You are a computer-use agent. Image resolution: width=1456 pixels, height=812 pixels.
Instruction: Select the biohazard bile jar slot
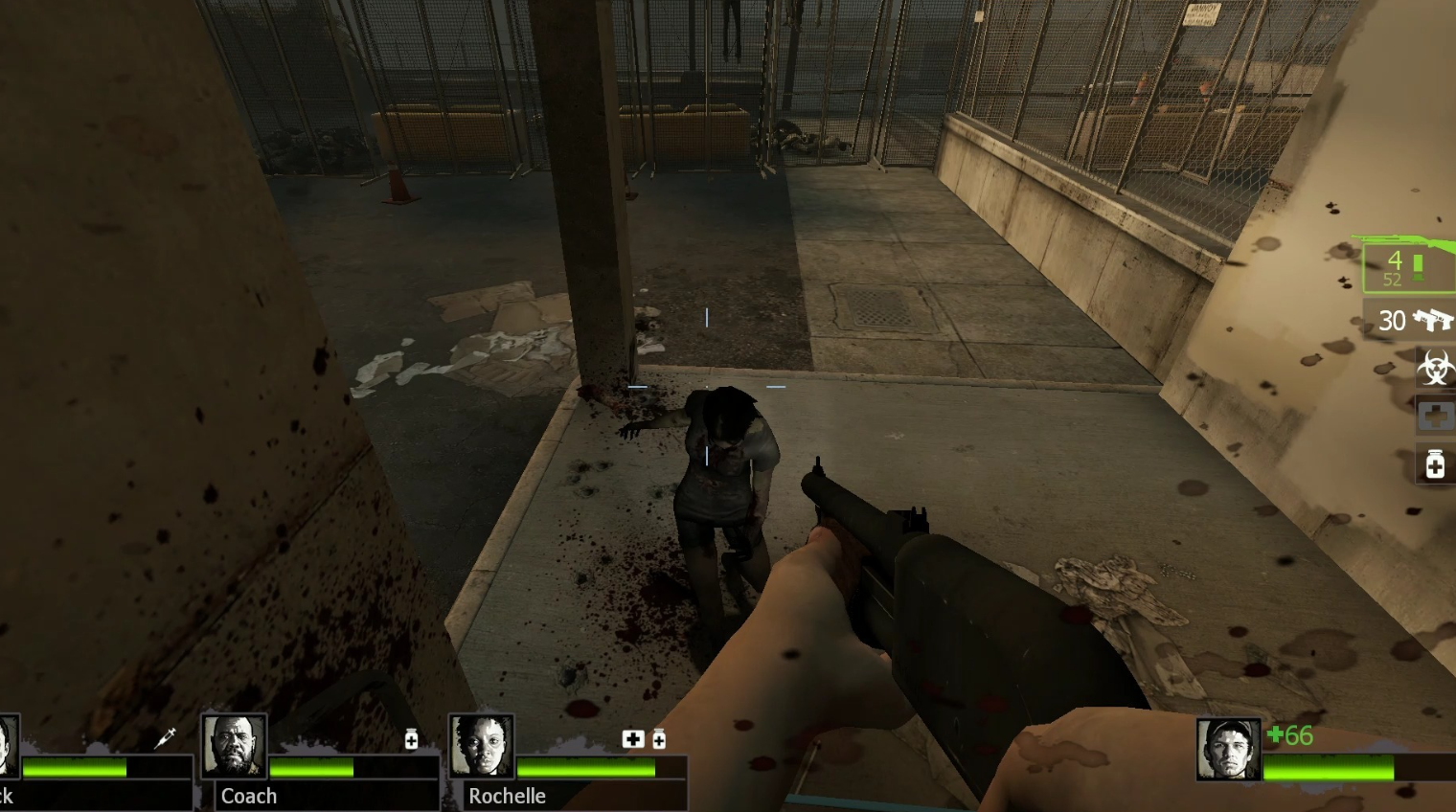(1434, 368)
